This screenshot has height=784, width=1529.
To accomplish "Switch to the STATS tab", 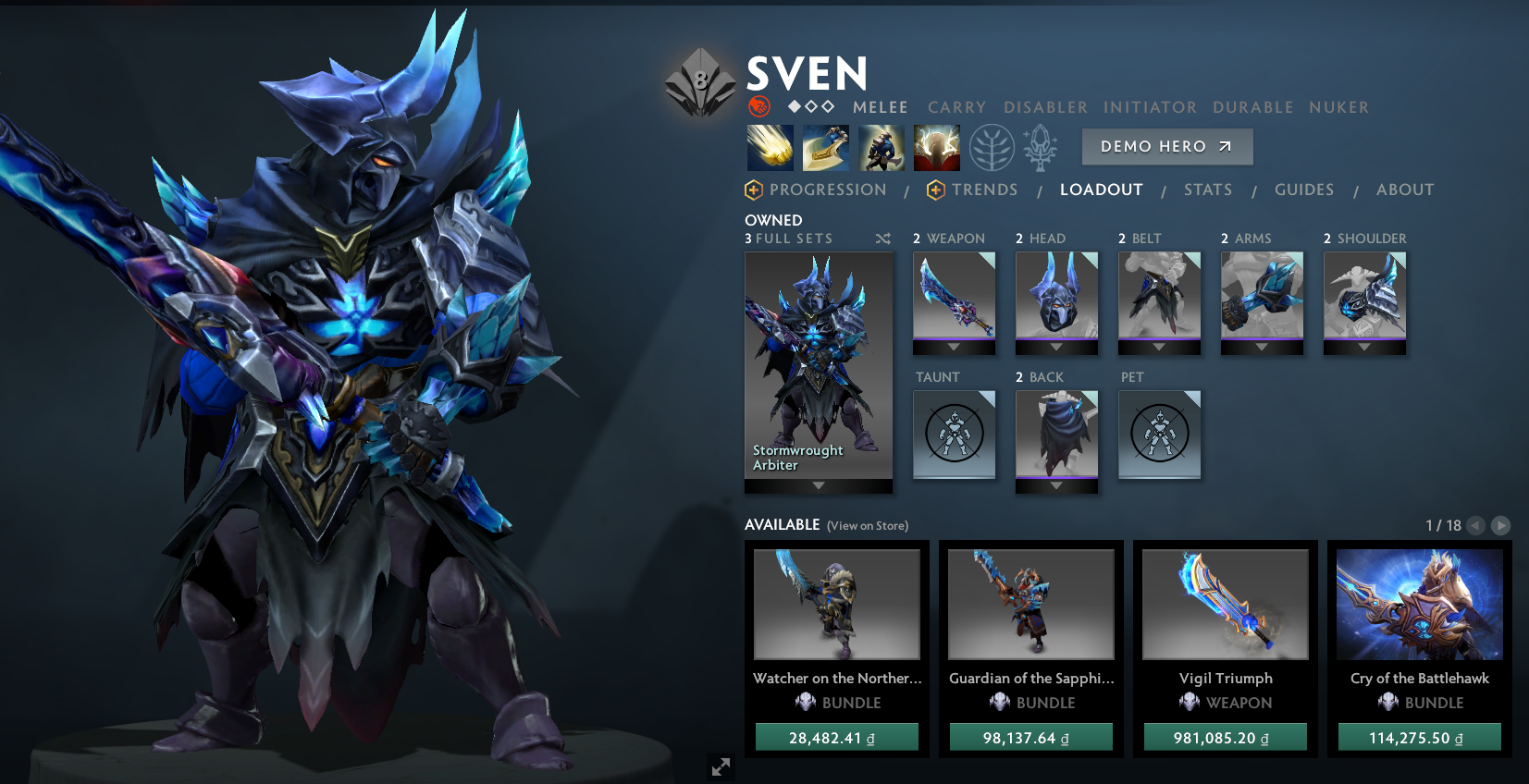I will pyautogui.click(x=1208, y=190).
